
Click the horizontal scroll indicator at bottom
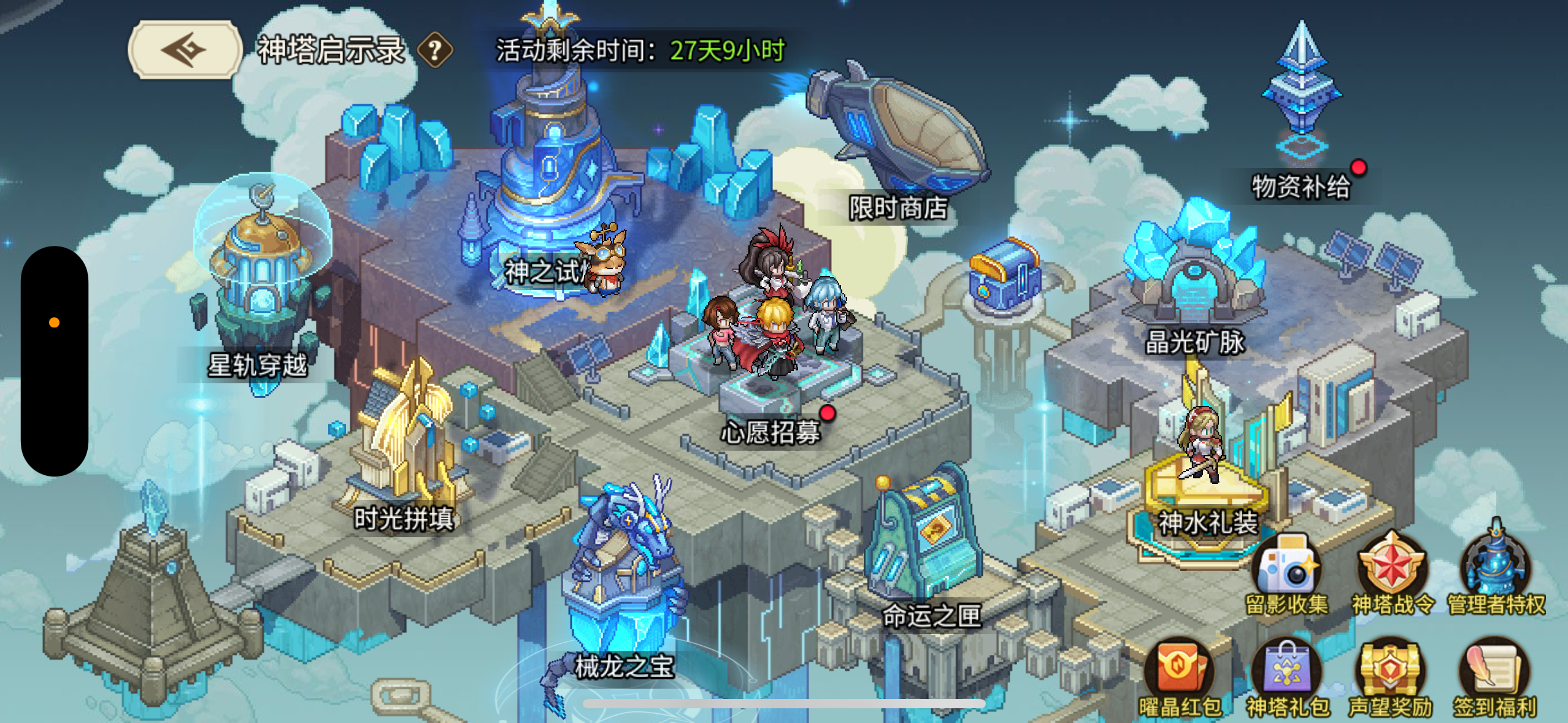click(x=784, y=702)
